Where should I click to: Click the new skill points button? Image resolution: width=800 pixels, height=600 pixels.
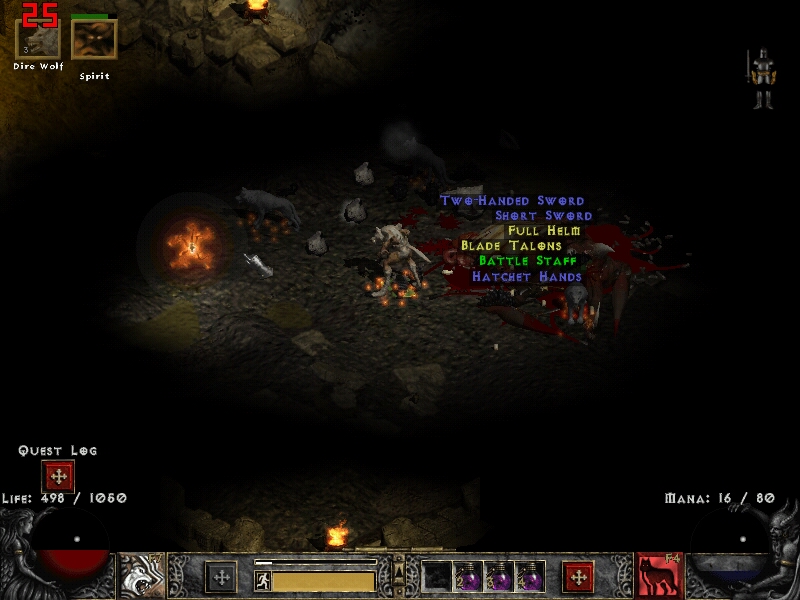[x=578, y=577]
